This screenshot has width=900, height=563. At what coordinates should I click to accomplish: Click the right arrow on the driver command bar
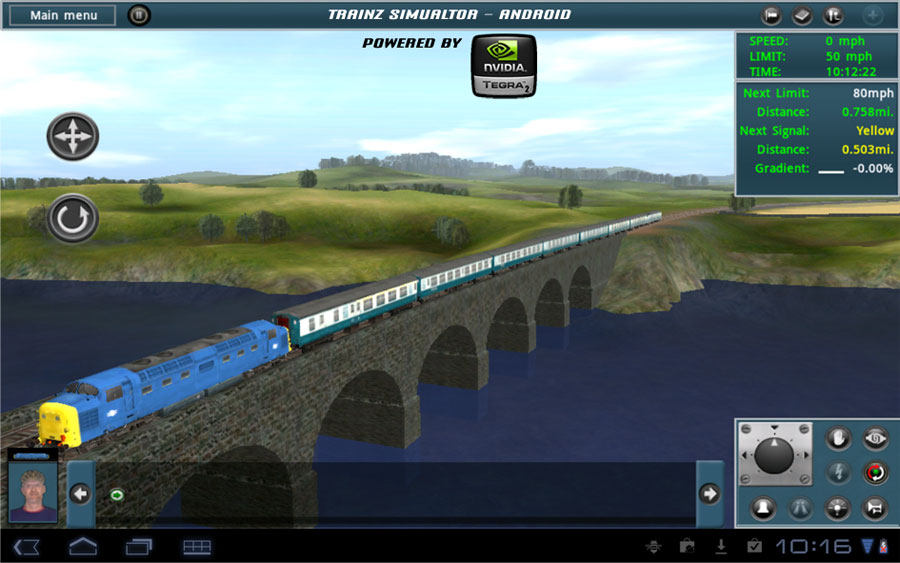click(x=710, y=493)
